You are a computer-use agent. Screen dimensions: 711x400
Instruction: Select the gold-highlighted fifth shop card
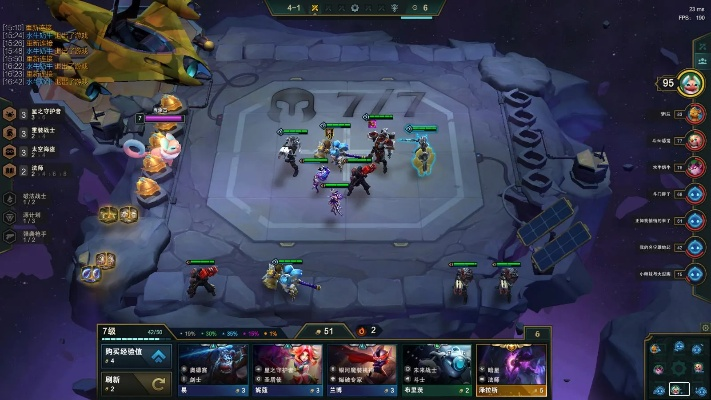pyautogui.click(x=512, y=369)
